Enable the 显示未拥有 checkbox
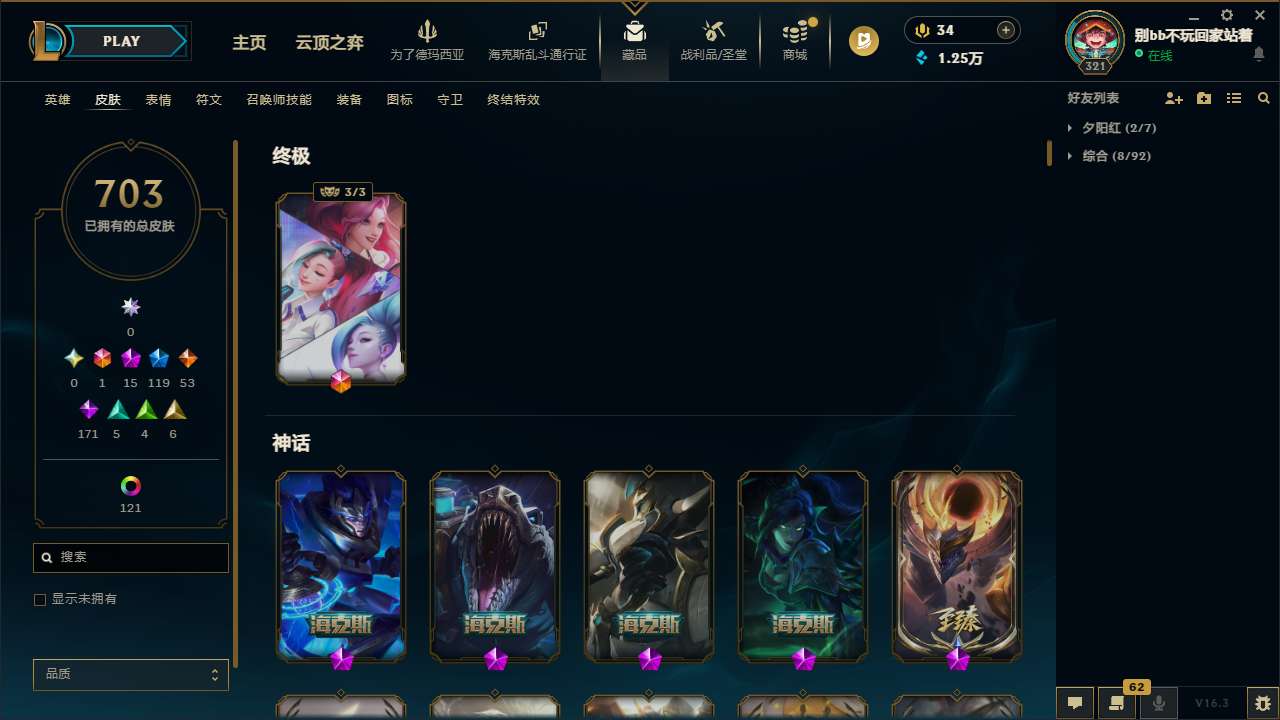 tap(40, 599)
